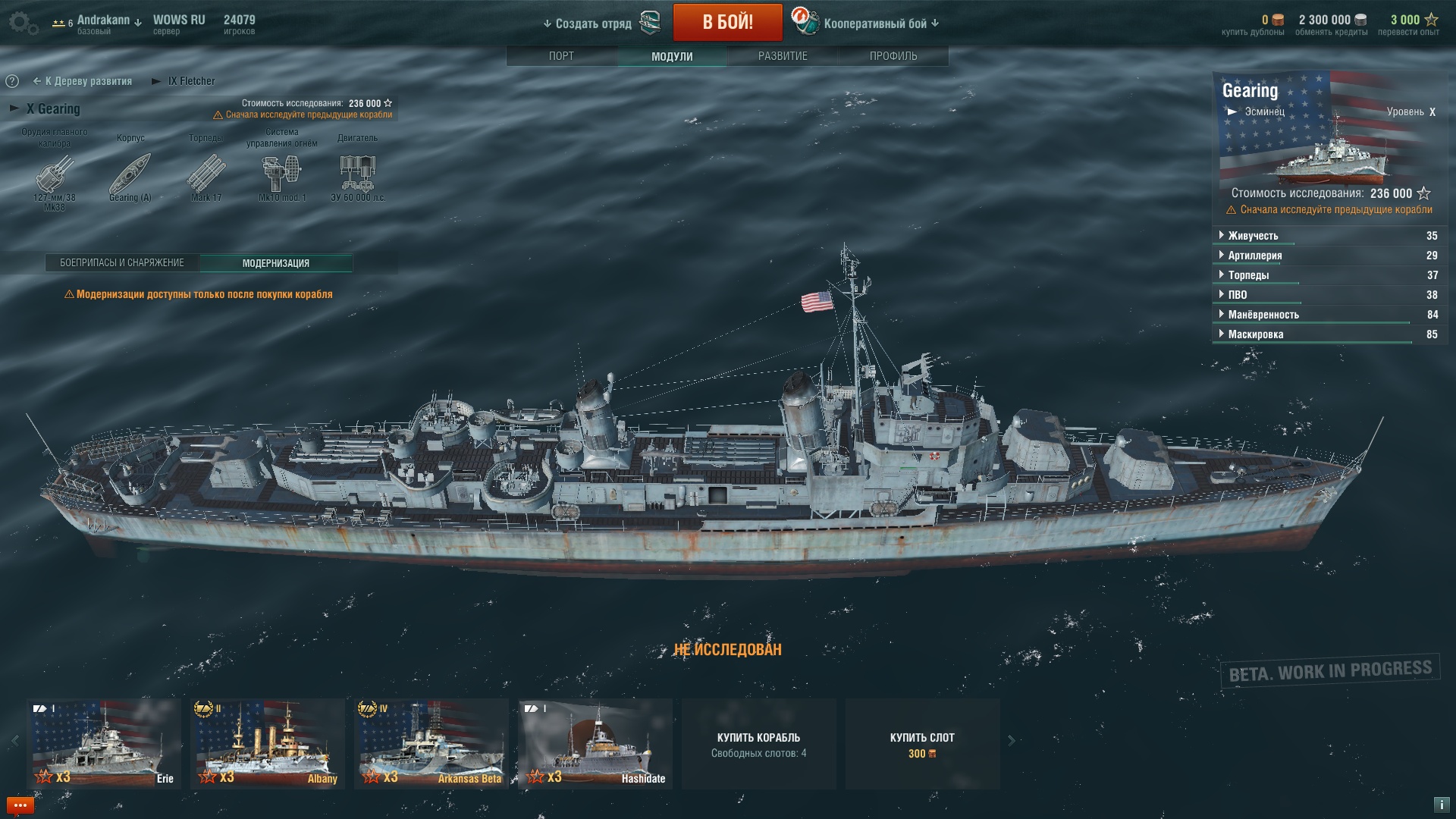
Task: Click the Купить корабль slot
Action: tap(758, 744)
